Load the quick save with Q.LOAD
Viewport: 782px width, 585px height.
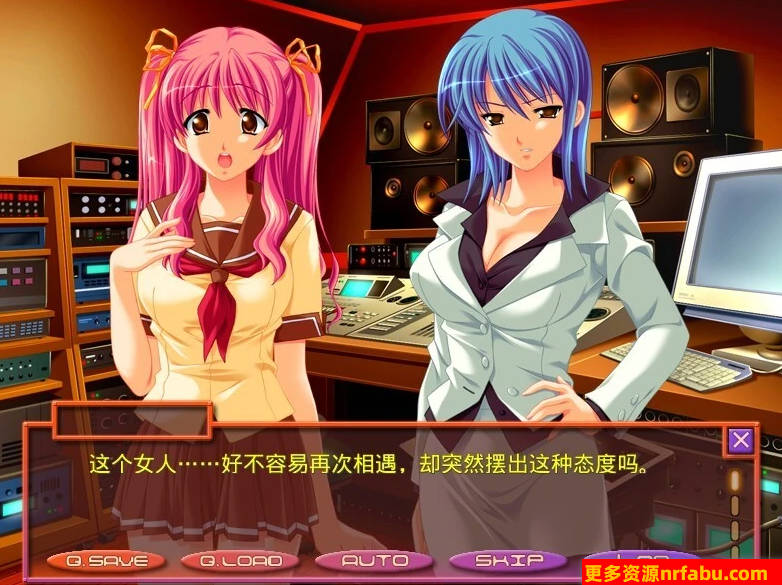pos(240,561)
